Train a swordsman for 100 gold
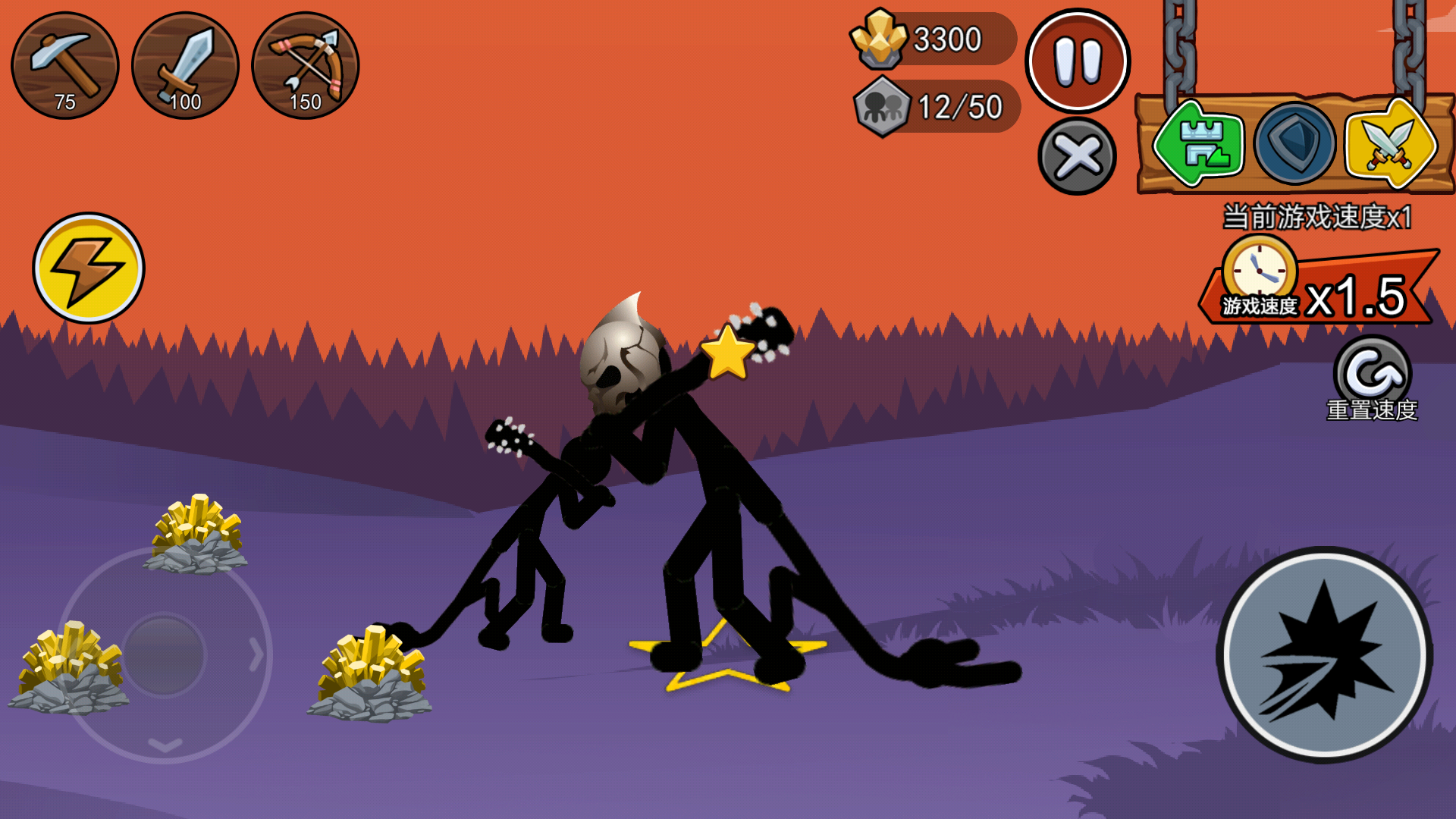The height and width of the screenshot is (819, 1456). click(x=185, y=65)
